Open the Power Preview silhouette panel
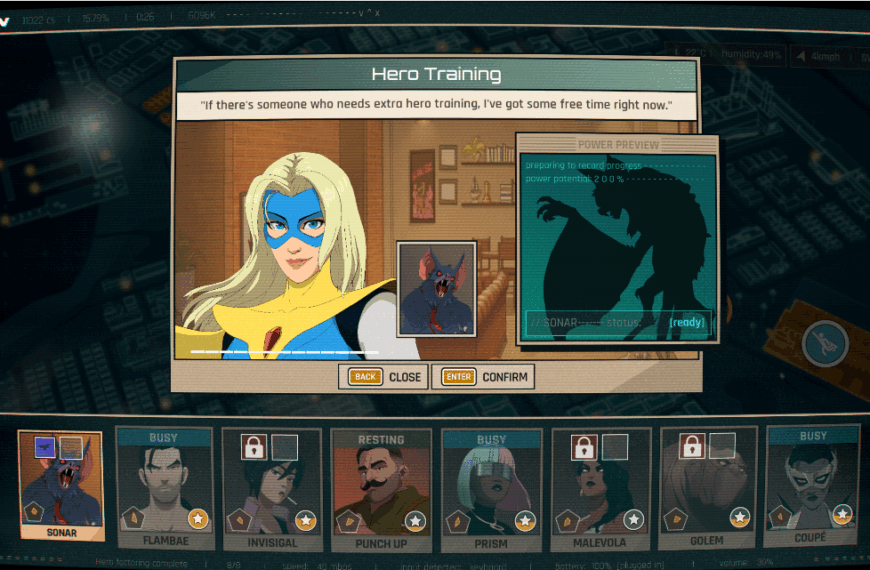This screenshot has width=870, height=570. [x=617, y=240]
